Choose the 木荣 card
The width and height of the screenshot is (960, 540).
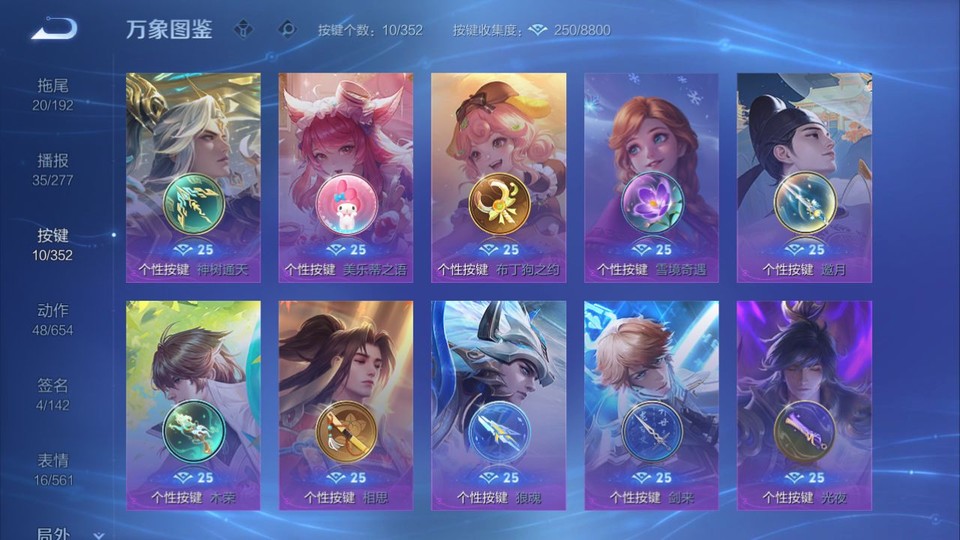pyautogui.click(x=193, y=405)
